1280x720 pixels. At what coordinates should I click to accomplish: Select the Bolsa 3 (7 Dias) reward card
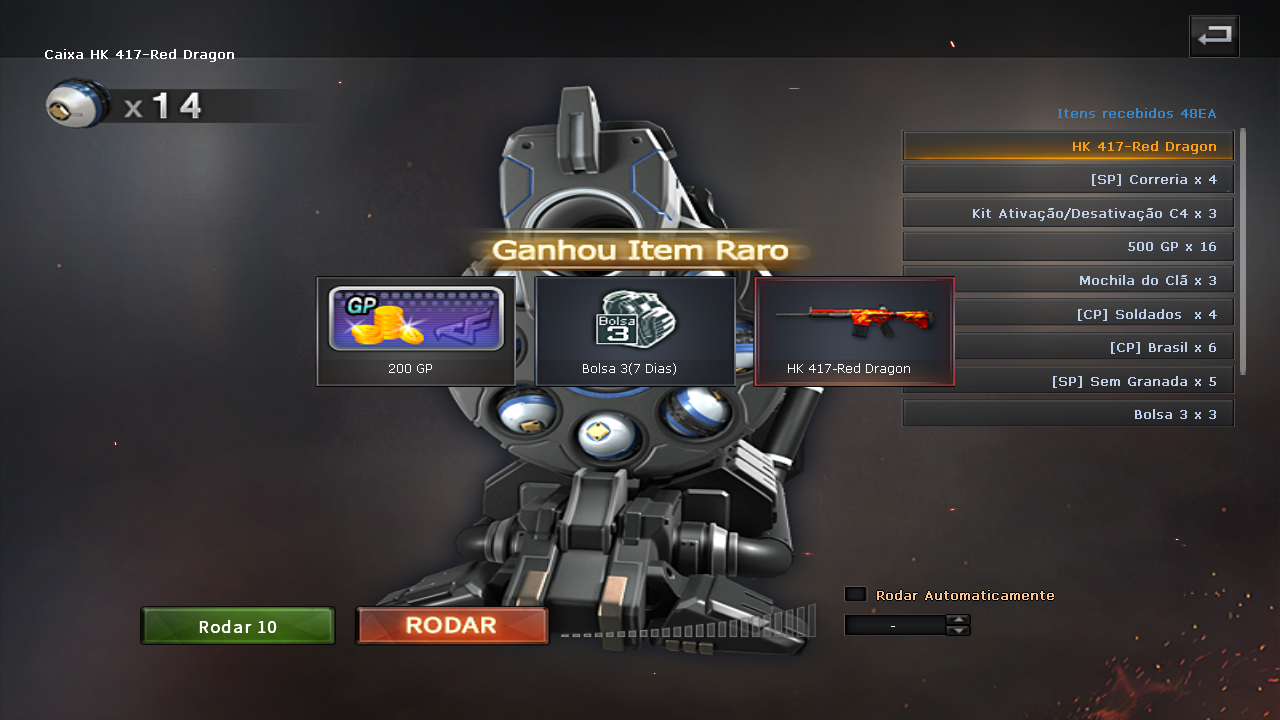click(635, 331)
